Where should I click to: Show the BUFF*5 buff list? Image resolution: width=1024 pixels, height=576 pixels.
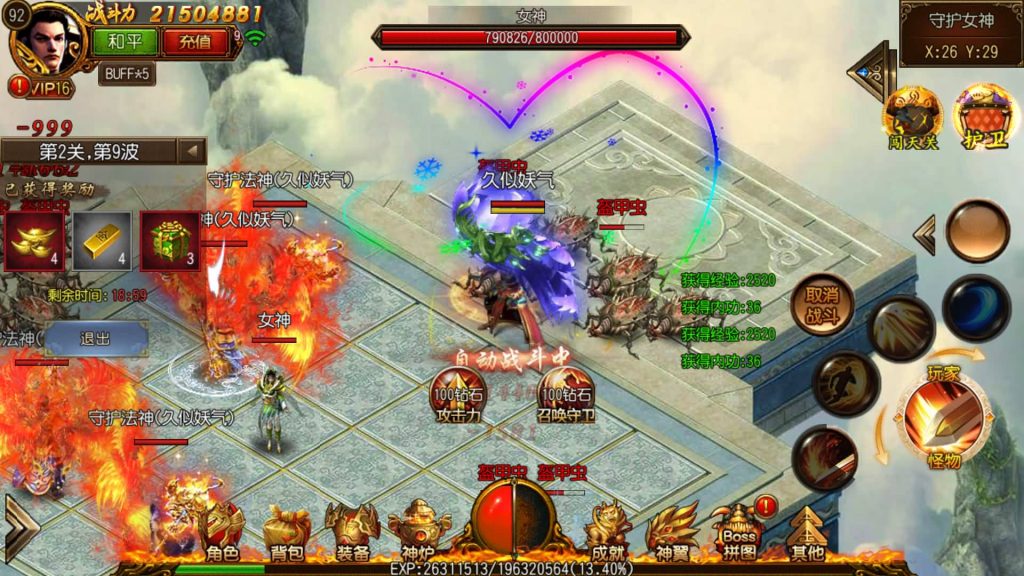click(126, 72)
